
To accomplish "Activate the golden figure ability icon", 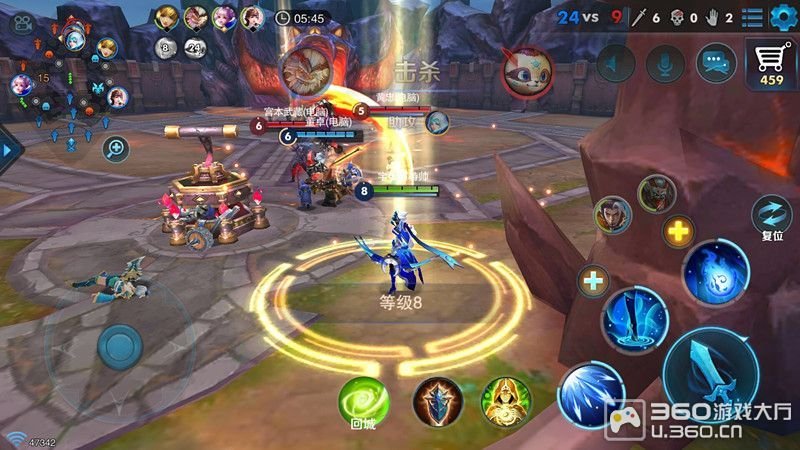I will tap(506, 402).
